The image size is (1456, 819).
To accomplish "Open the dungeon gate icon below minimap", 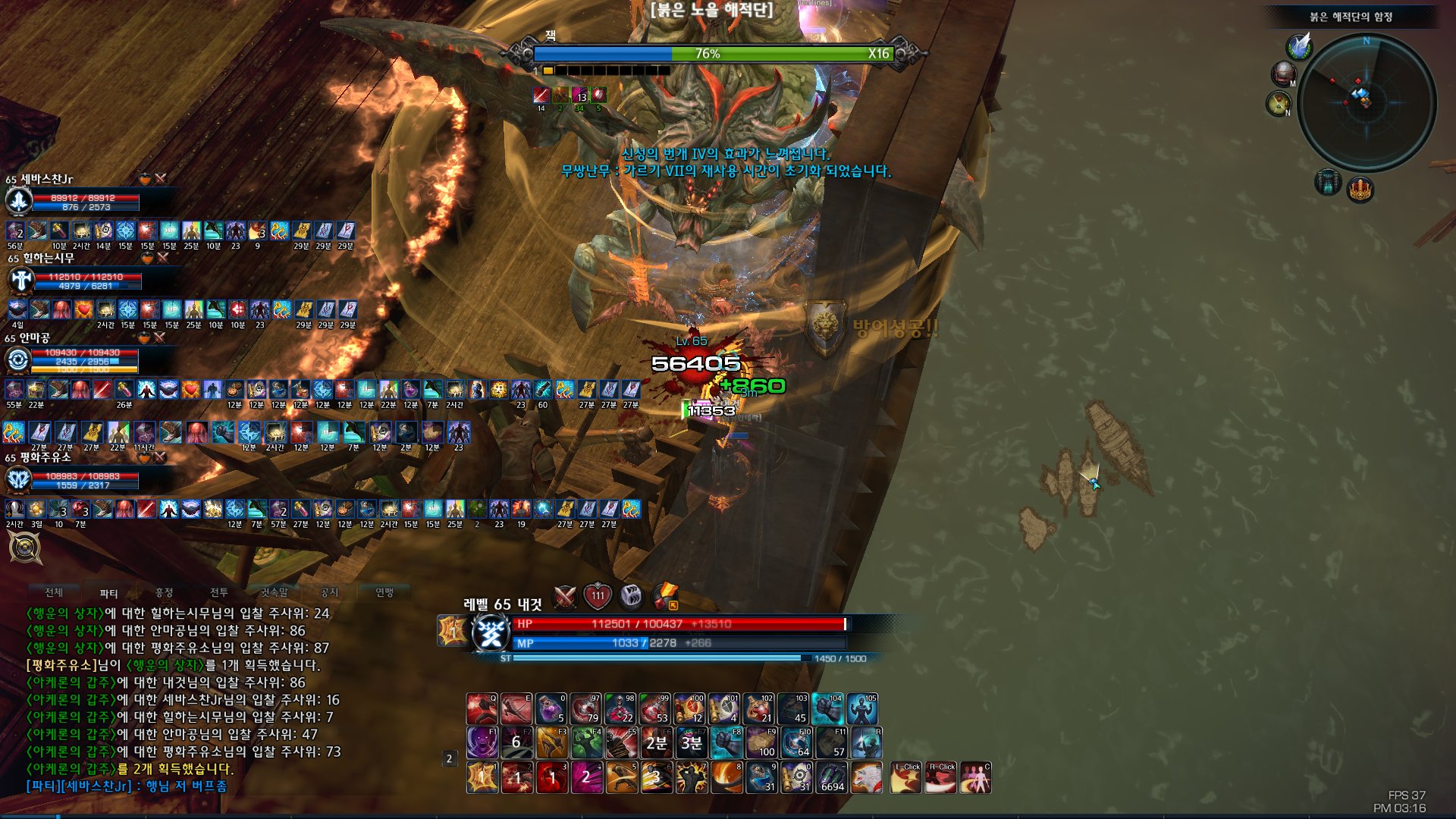I will tap(1328, 183).
